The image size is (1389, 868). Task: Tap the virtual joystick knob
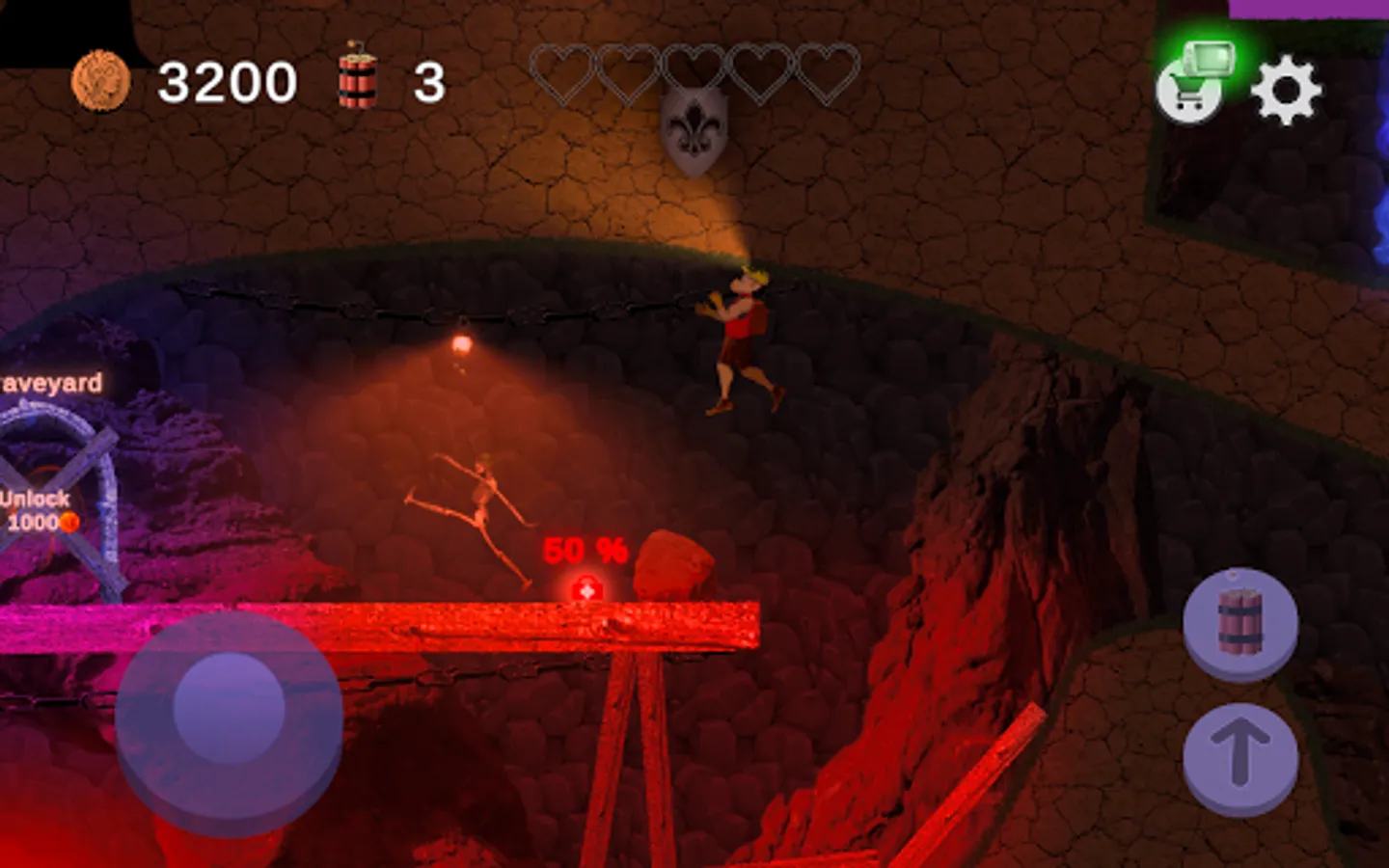point(230,708)
